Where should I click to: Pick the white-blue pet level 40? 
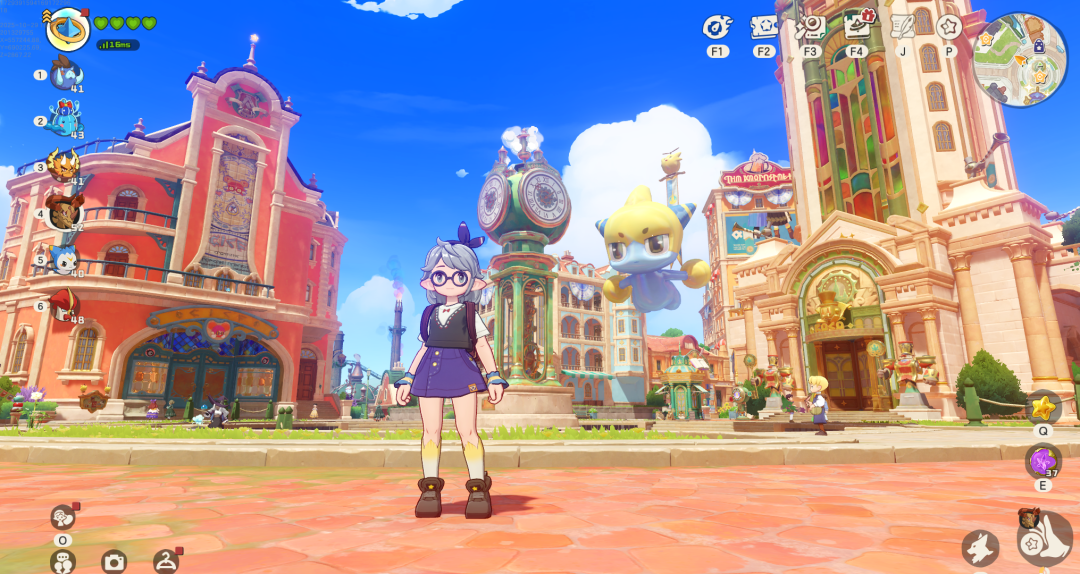click(x=66, y=259)
